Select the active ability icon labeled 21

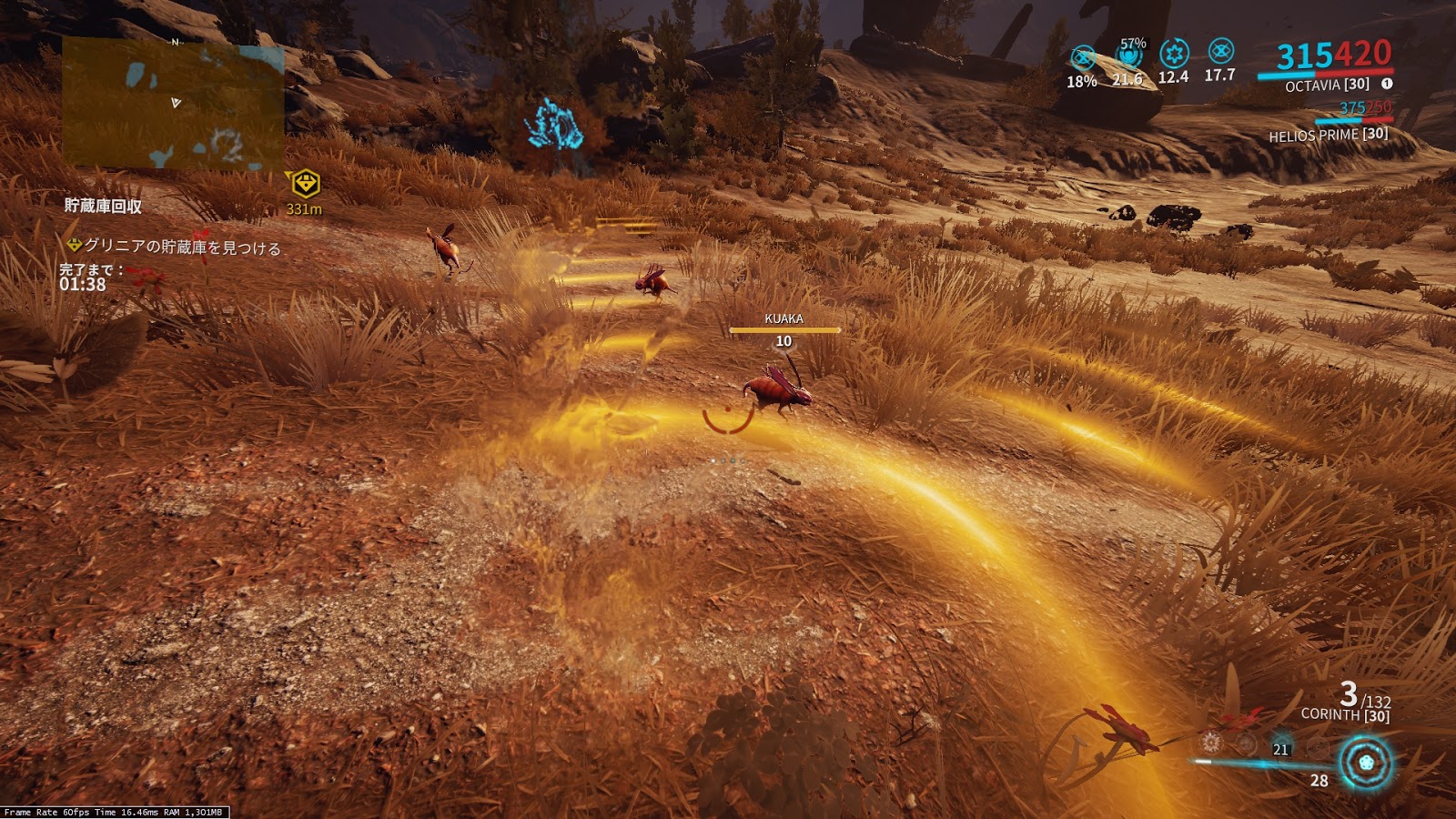(x=1281, y=743)
